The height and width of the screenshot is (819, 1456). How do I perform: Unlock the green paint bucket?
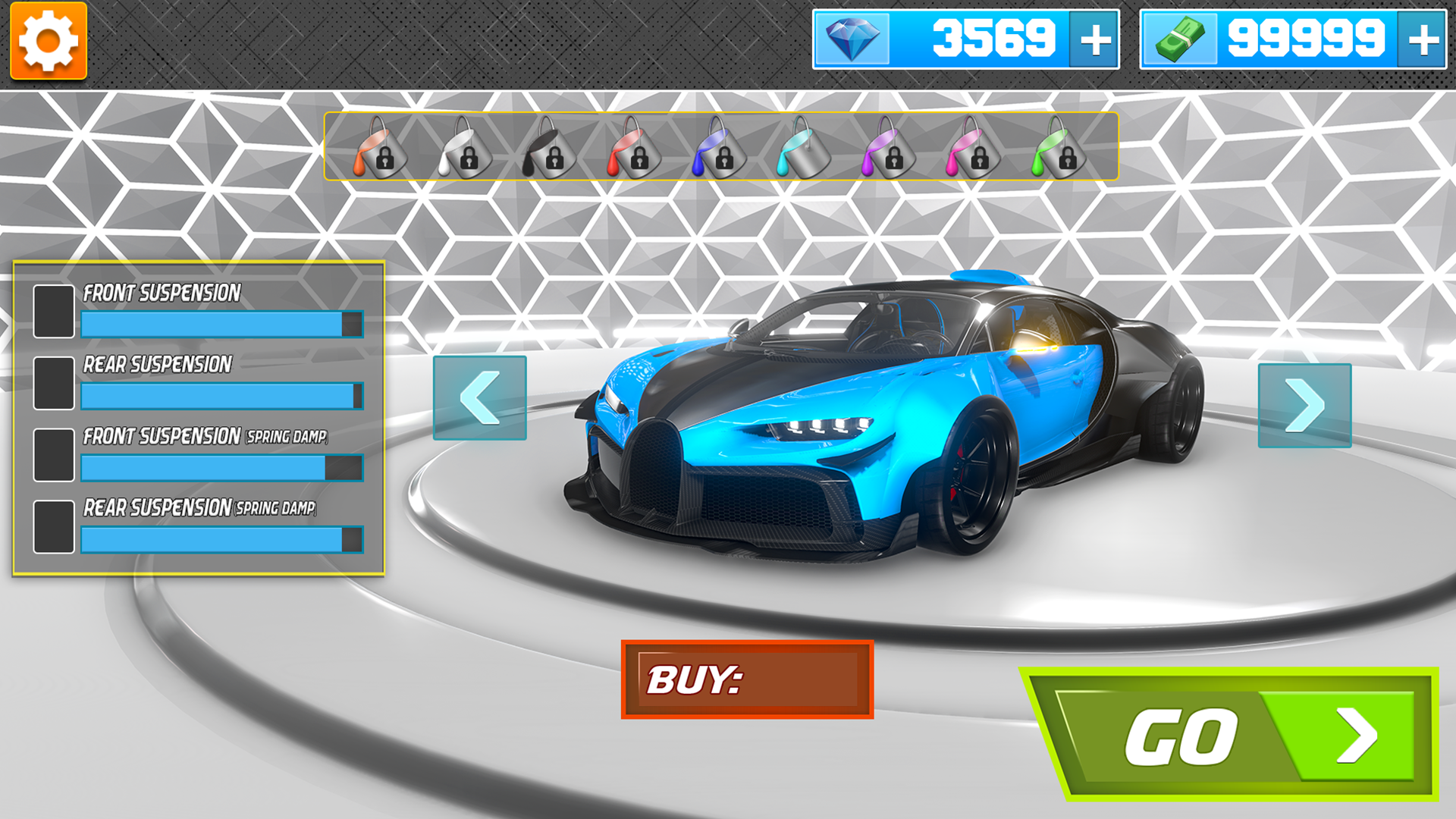1057,148
